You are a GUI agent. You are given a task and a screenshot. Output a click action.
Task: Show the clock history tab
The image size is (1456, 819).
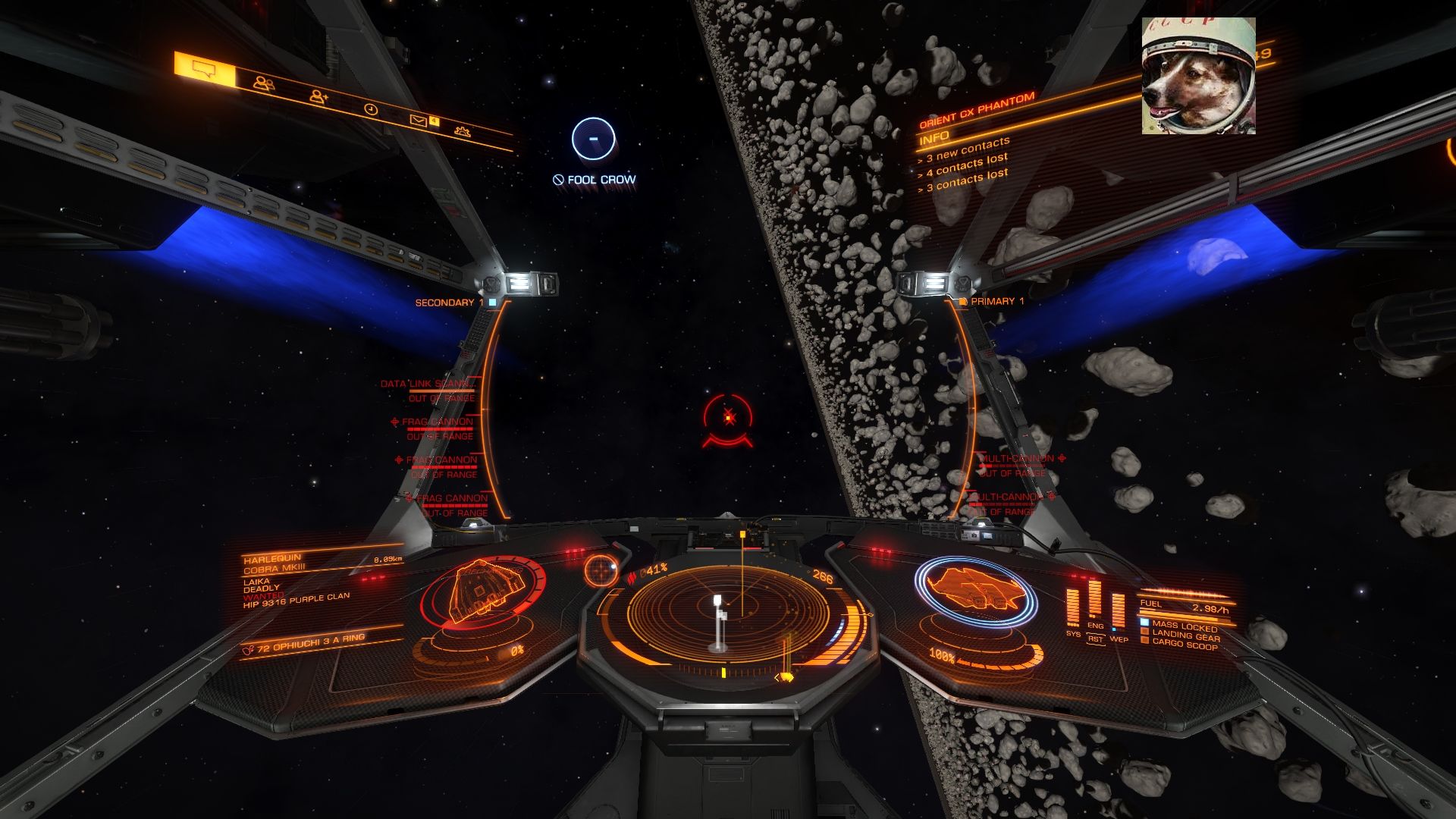[370, 109]
